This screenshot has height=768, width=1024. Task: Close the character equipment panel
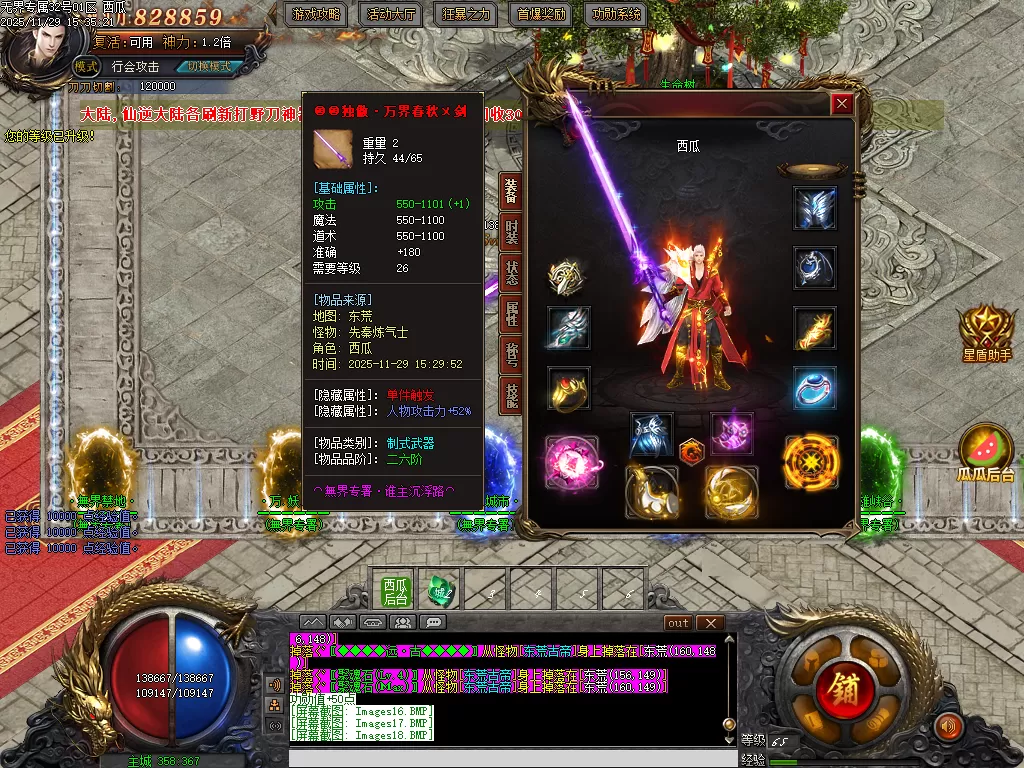tap(842, 104)
